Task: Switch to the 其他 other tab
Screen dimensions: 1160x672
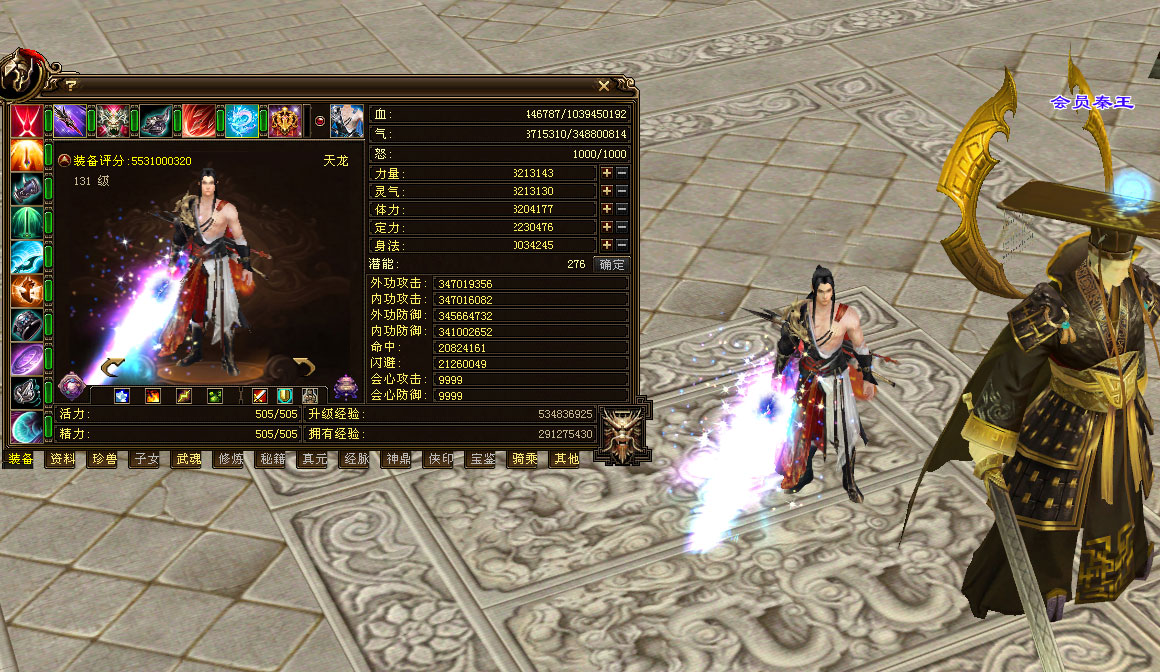Action: pos(566,460)
